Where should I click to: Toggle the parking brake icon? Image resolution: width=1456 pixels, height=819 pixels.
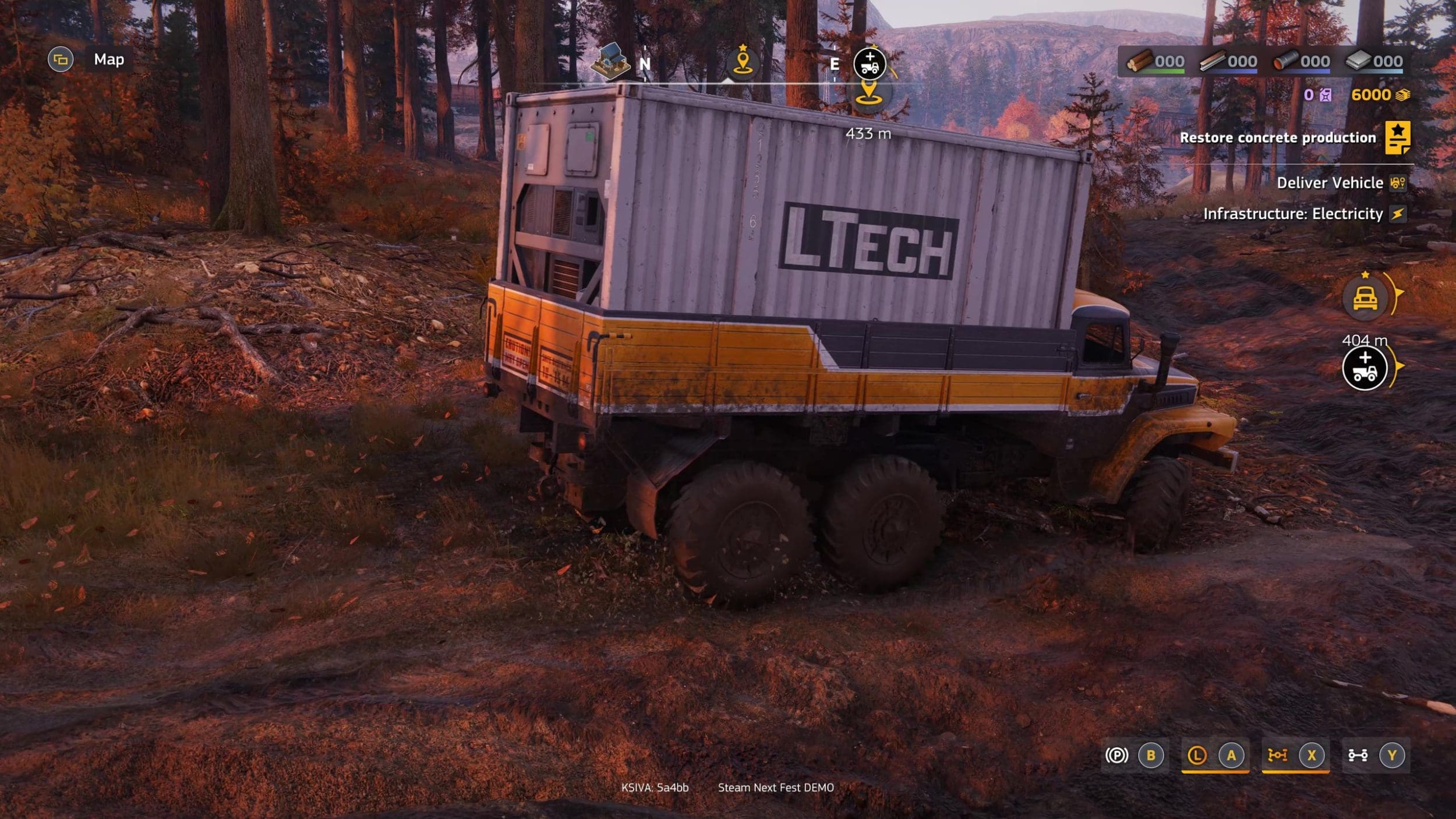pos(1116,756)
